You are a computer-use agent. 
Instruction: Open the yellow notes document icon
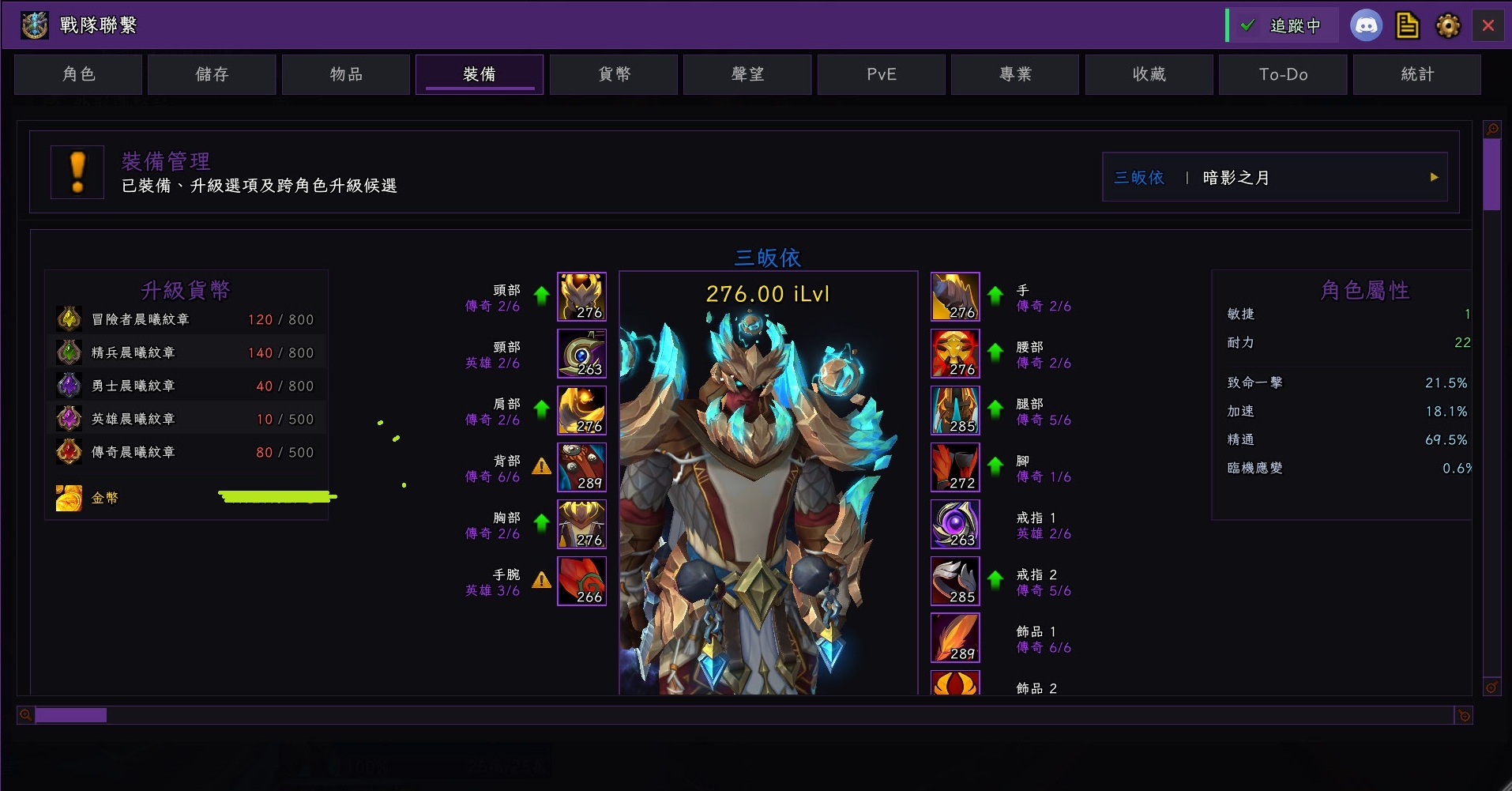(x=1407, y=25)
